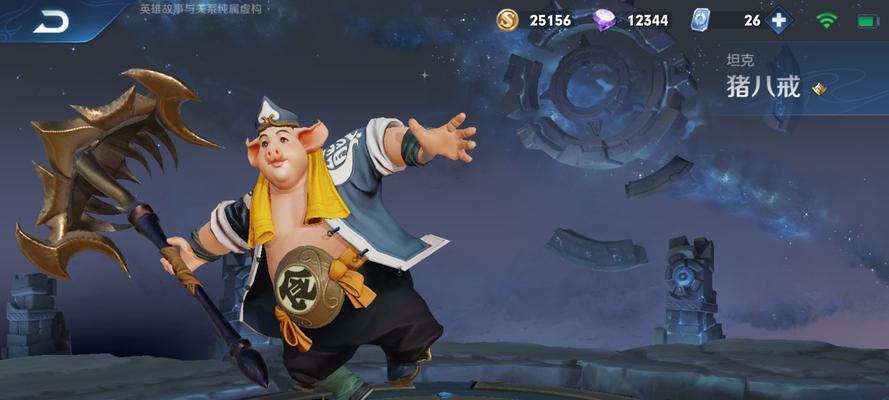Tap the purple diamond currency icon
Screen dimensions: 889x400
[604, 20]
